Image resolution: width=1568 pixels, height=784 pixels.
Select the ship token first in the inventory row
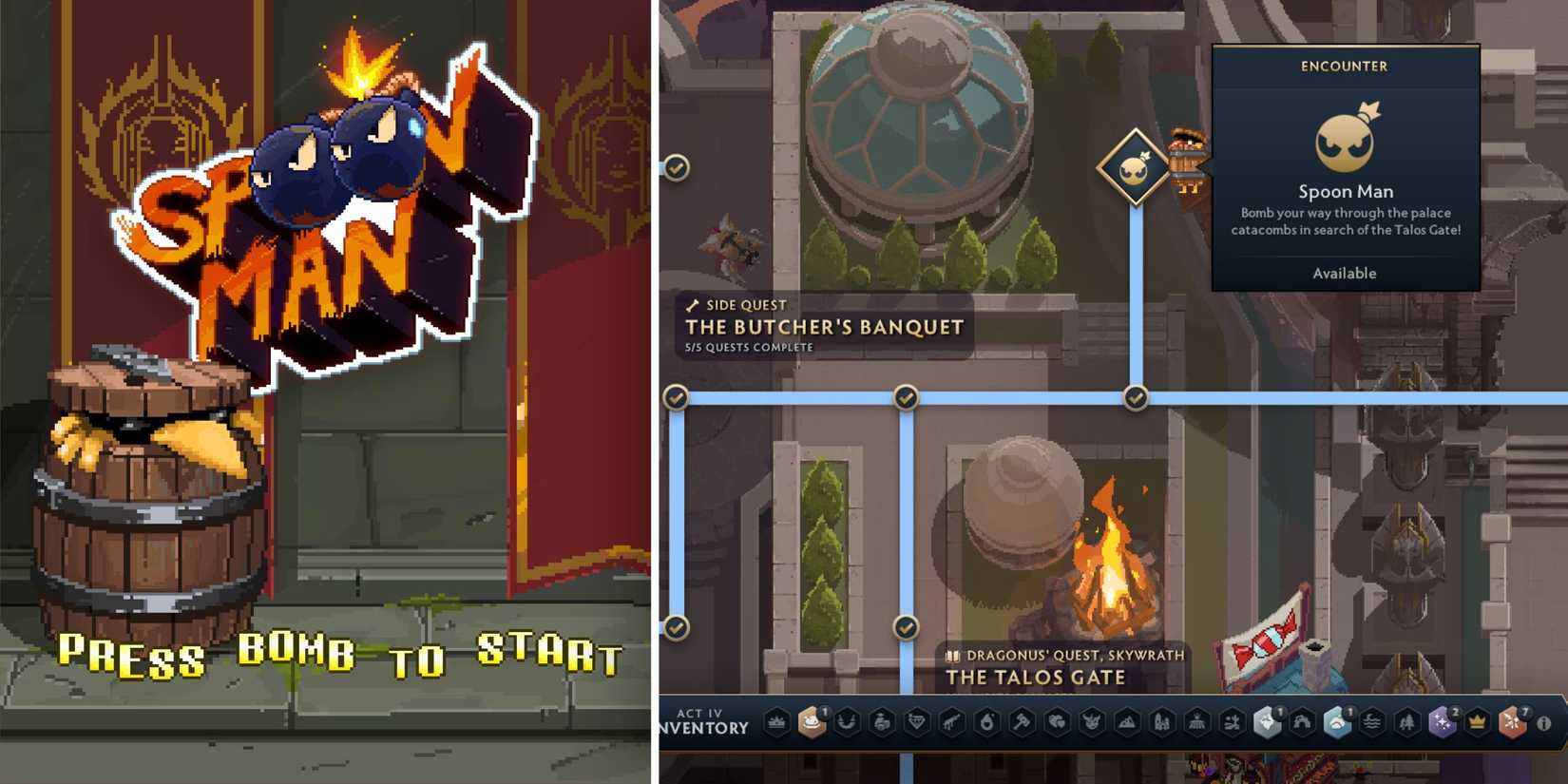[776, 722]
